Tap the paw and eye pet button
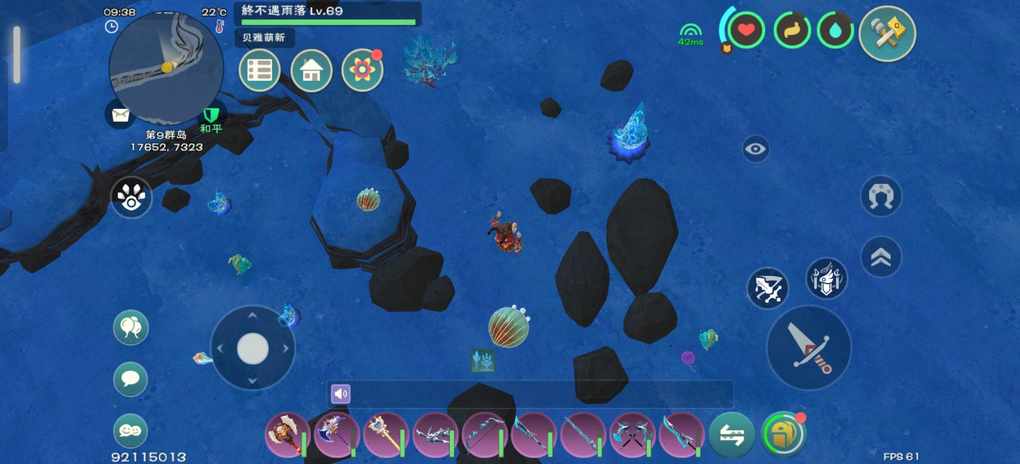The height and width of the screenshot is (464, 1020). (x=131, y=198)
